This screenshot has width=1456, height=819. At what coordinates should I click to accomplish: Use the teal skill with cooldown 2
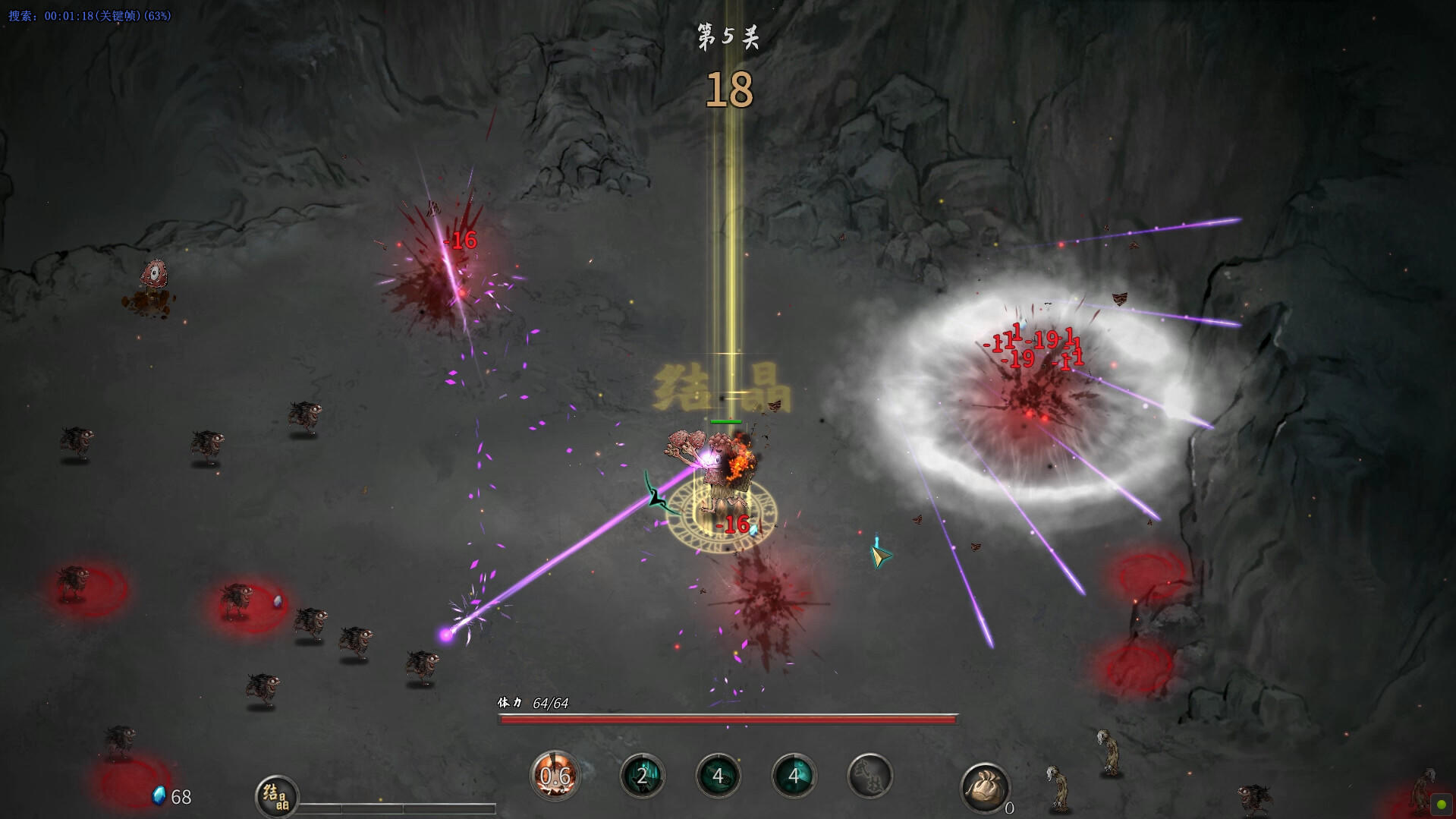point(642,776)
